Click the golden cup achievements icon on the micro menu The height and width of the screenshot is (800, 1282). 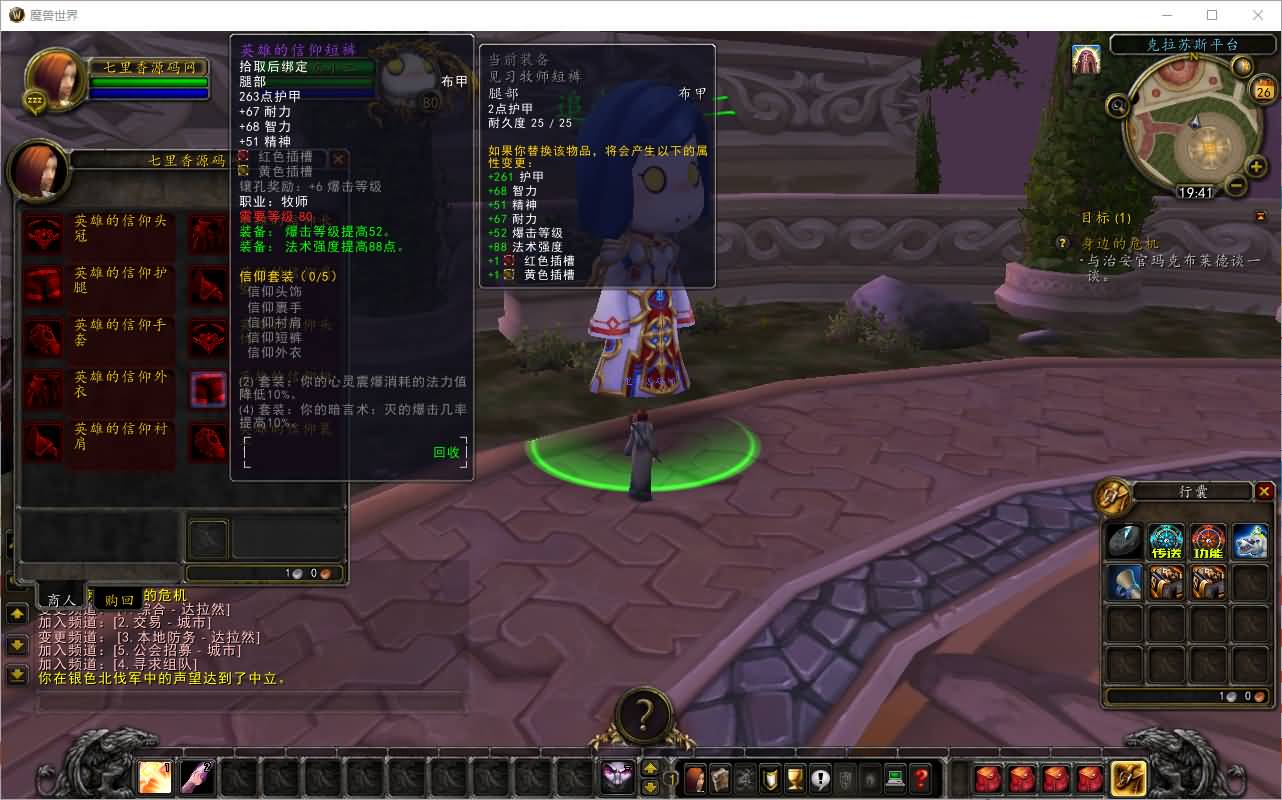(795, 777)
